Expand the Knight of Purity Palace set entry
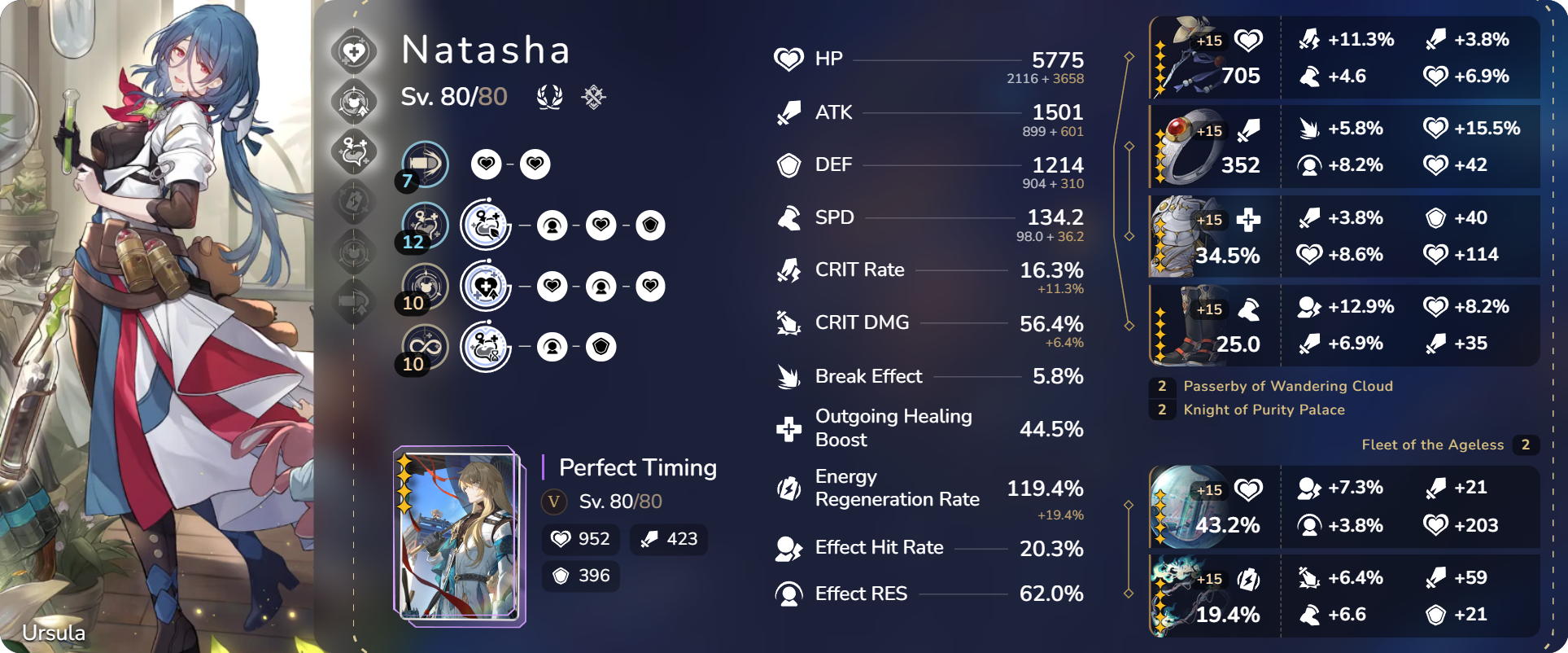Image resolution: width=1568 pixels, height=653 pixels. [x=1264, y=410]
